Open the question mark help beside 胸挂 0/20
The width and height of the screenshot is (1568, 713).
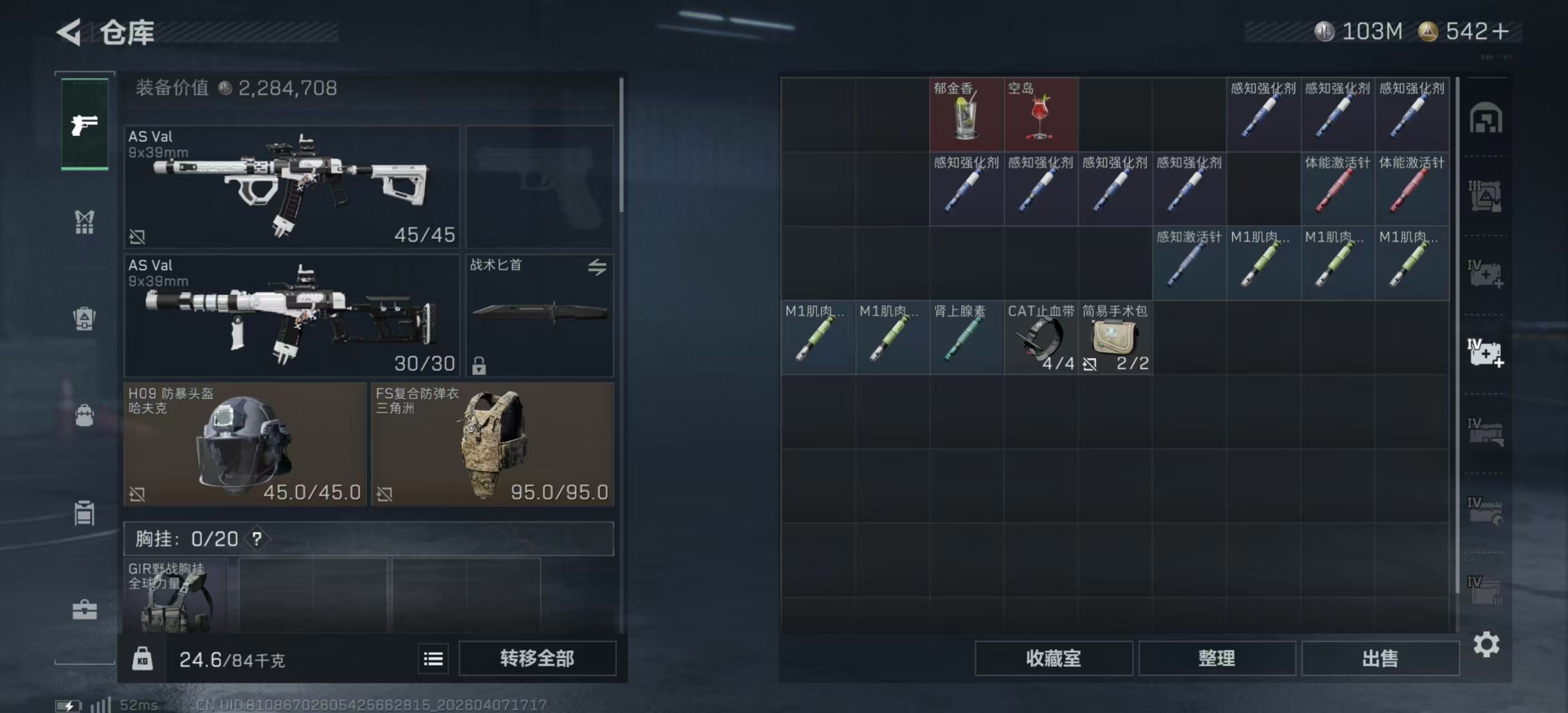pyautogui.click(x=256, y=539)
